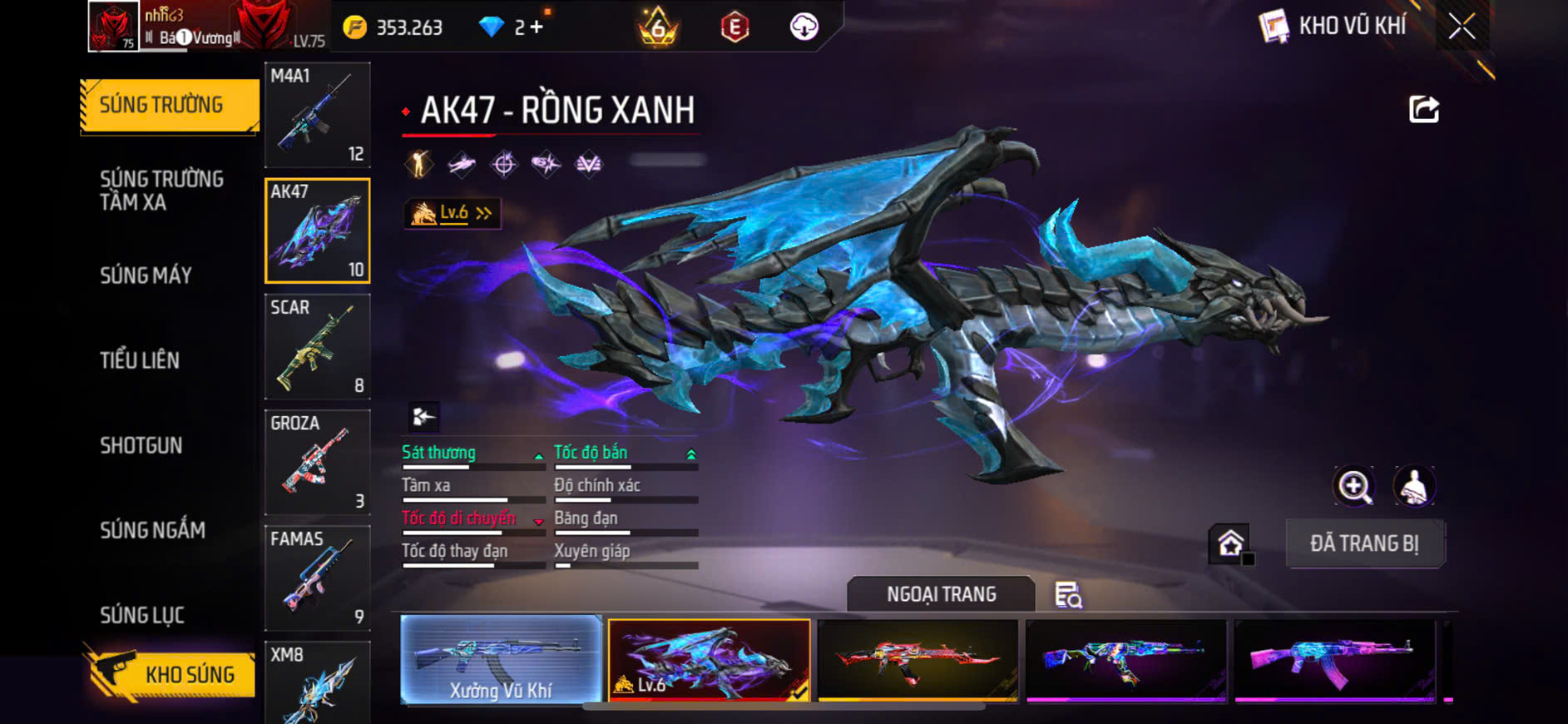
Task: Switch to the Ngoại Trang tab
Action: coord(941,594)
